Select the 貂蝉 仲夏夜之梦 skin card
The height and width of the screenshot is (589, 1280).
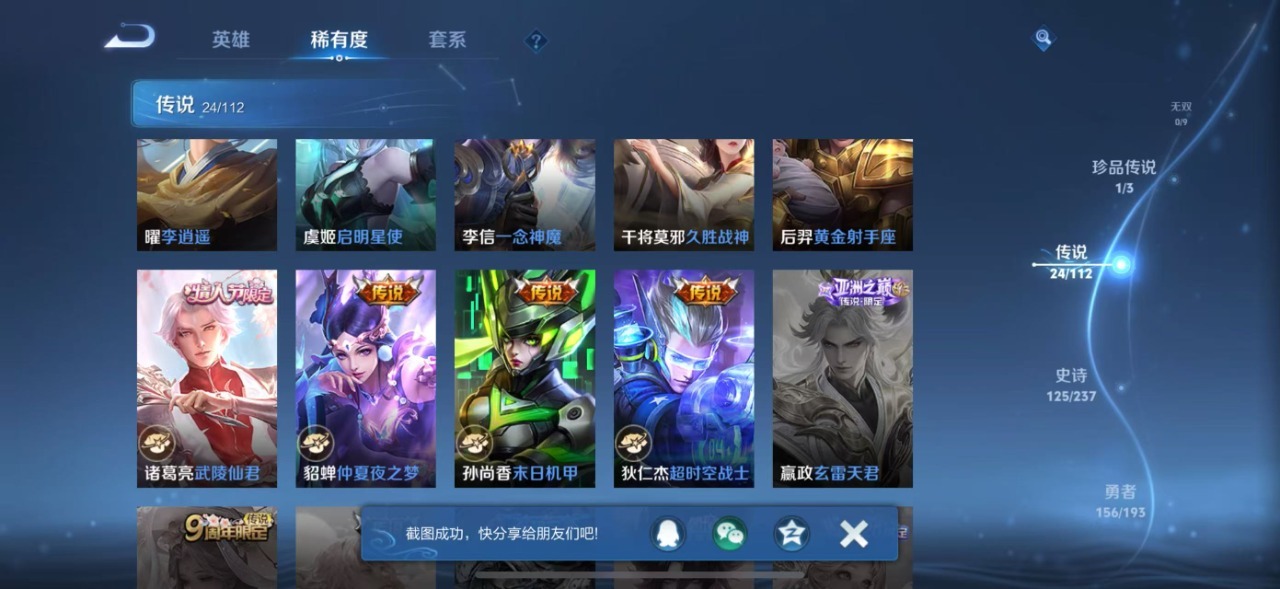365,378
